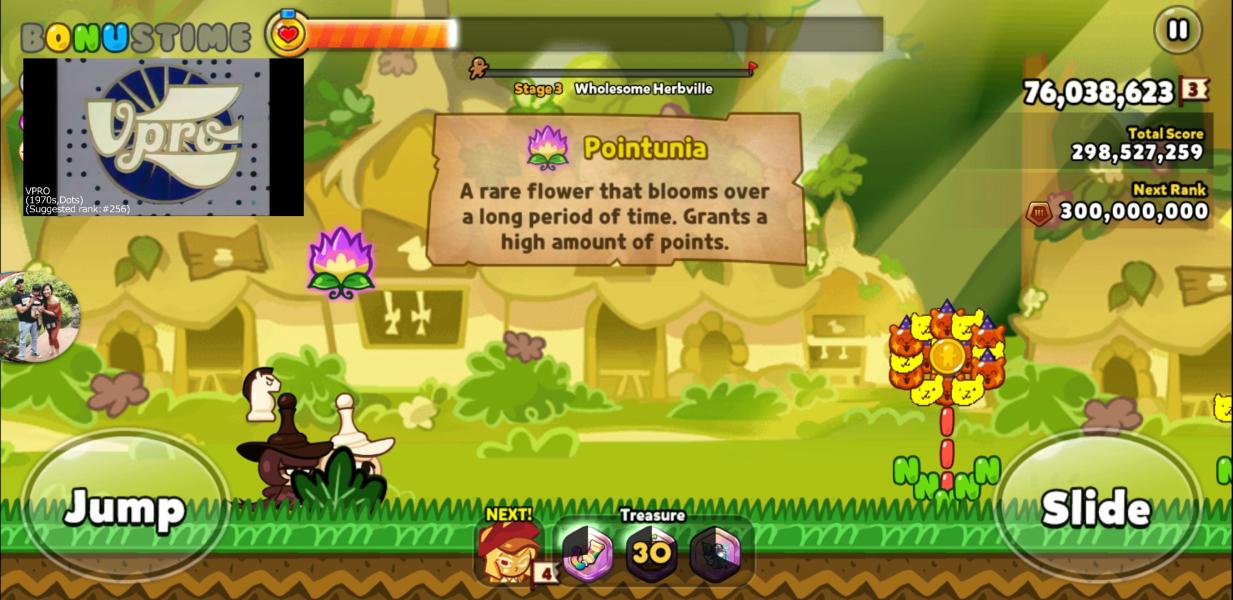Pause the game
1233x600 pixels.
pyautogui.click(x=1177, y=30)
